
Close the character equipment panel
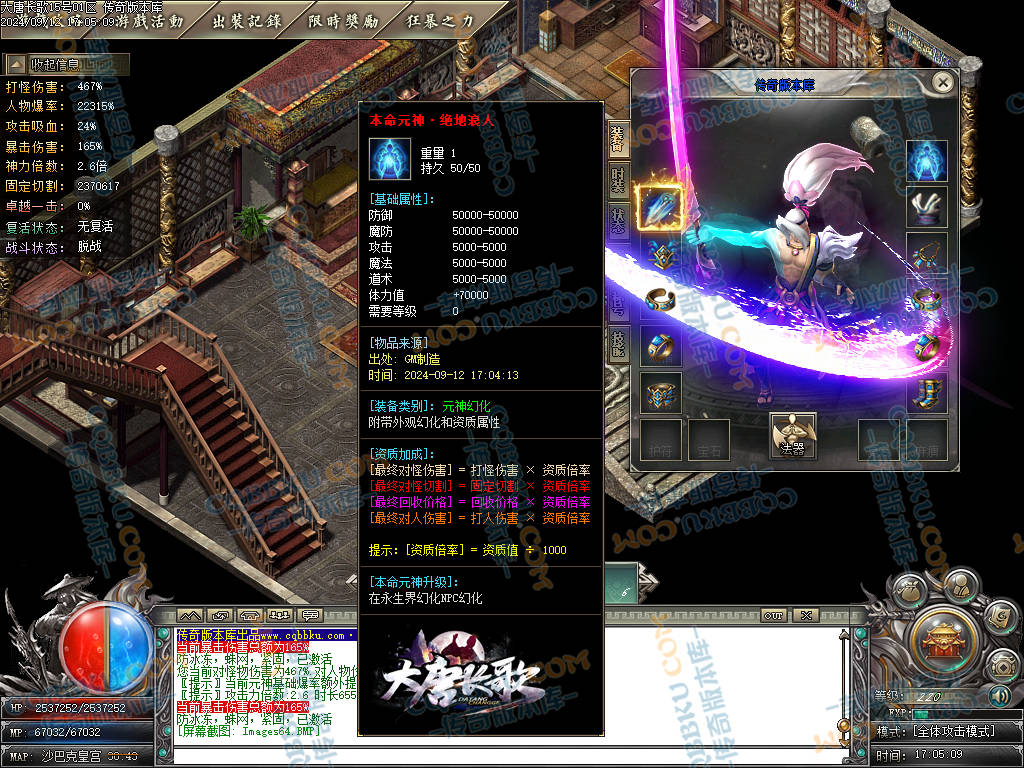point(942,82)
